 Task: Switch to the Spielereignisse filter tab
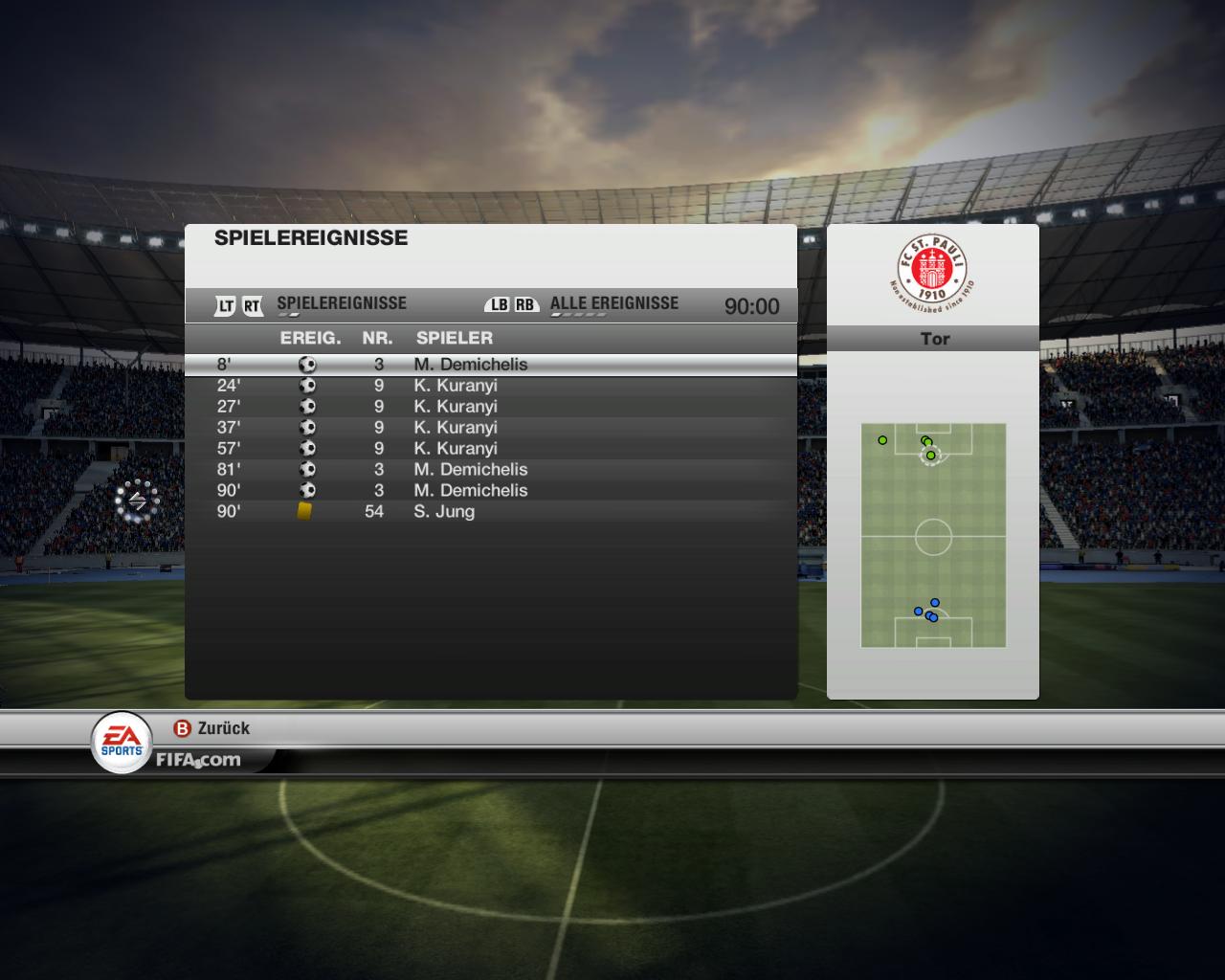pyautogui.click(x=341, y=304)
